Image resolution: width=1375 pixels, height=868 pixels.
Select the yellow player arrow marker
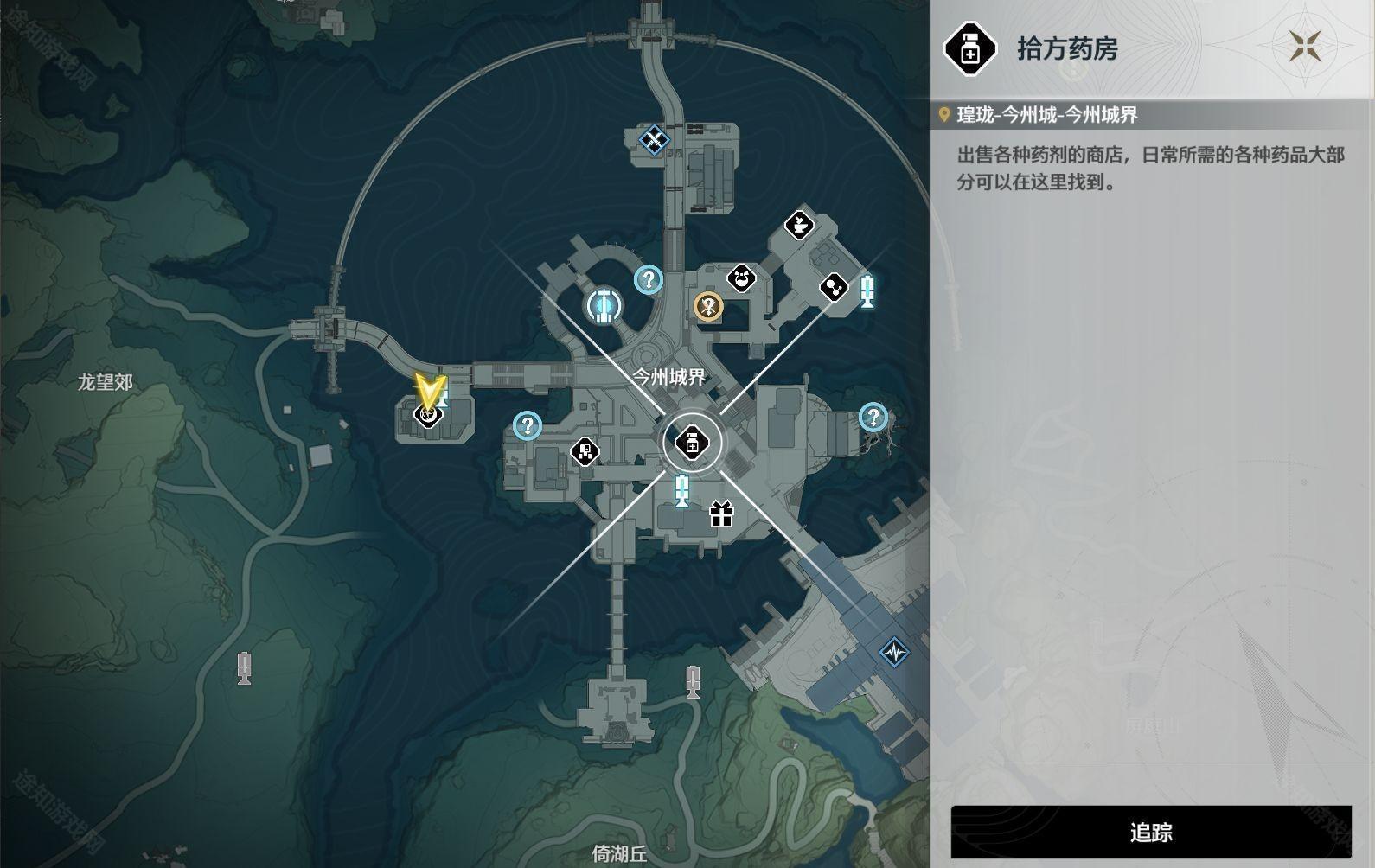[429, 390]
